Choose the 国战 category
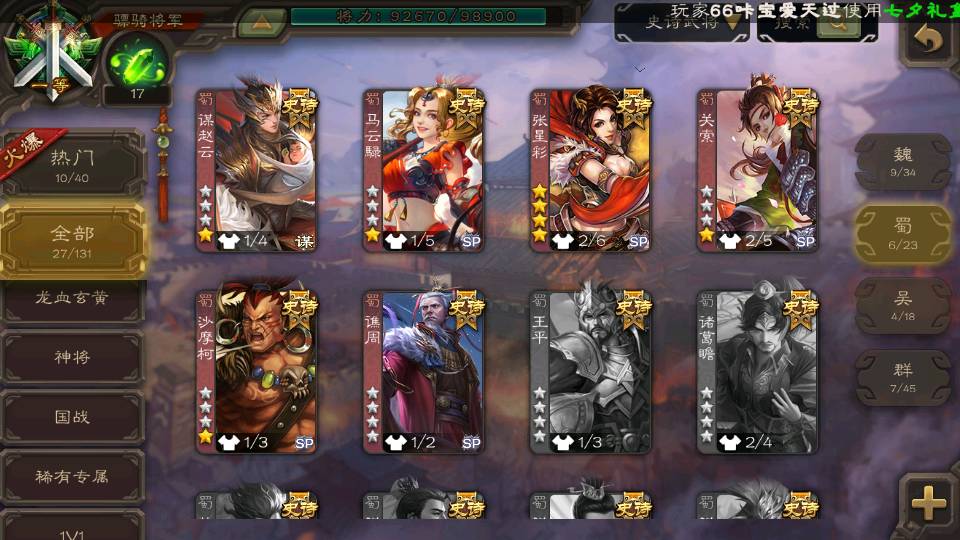The height and width of the screenshot is (540, 960). [72, 416]
